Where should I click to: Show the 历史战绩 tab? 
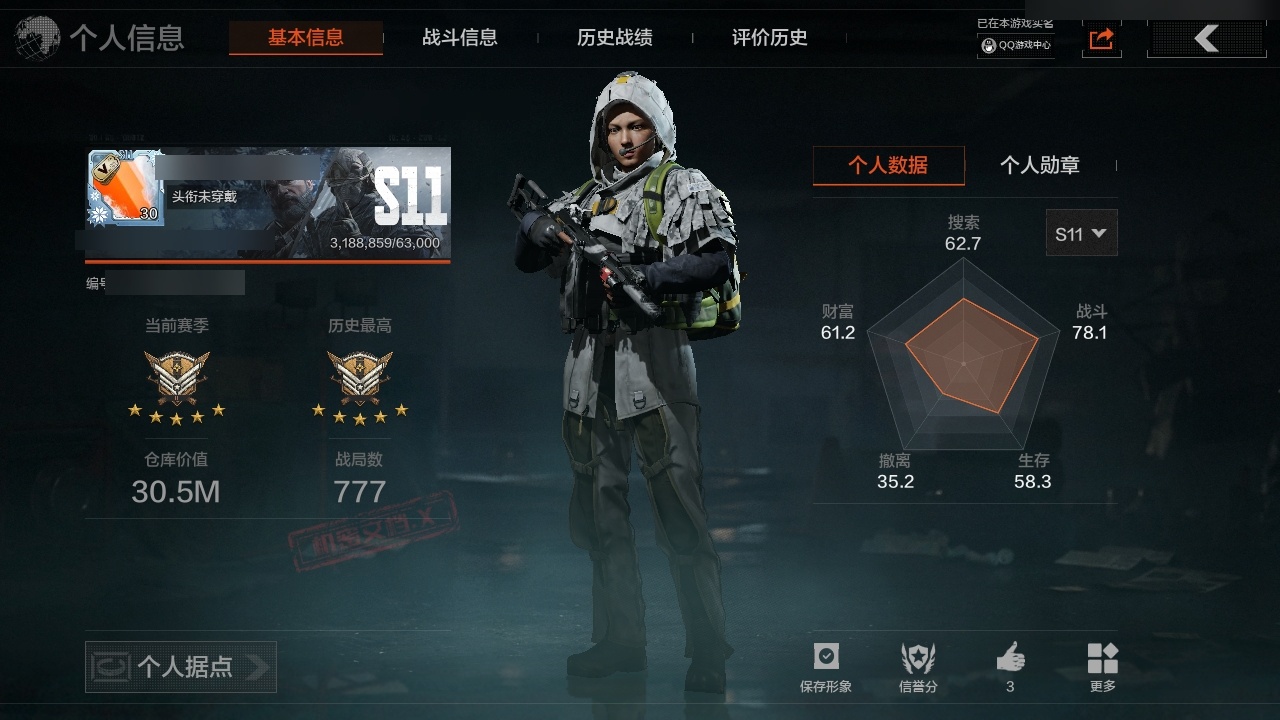(615, 38)
